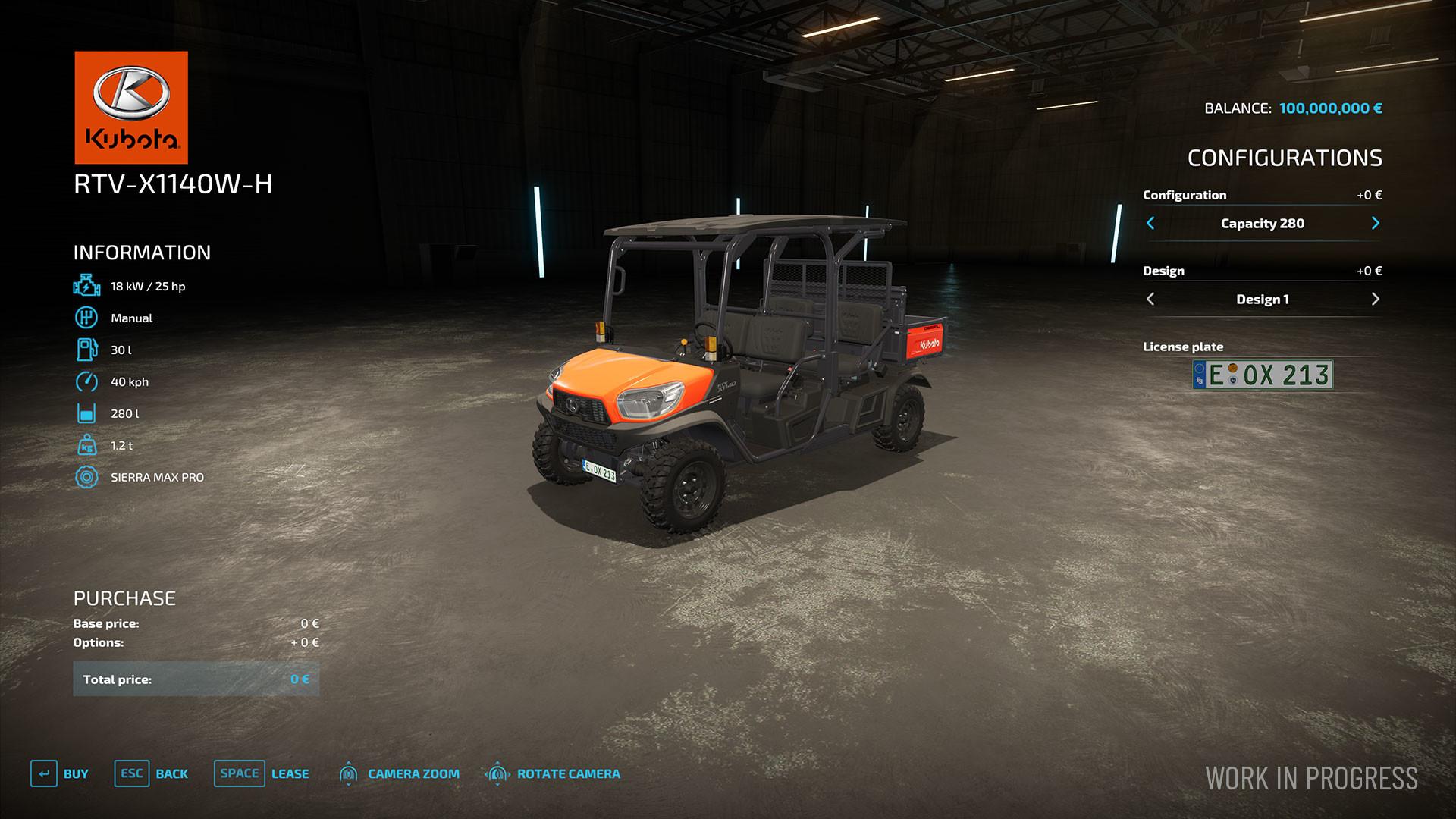Click the engine power icon showing 18 kW
Viewport: 1456px width, 819px height.
coord(86,286)
